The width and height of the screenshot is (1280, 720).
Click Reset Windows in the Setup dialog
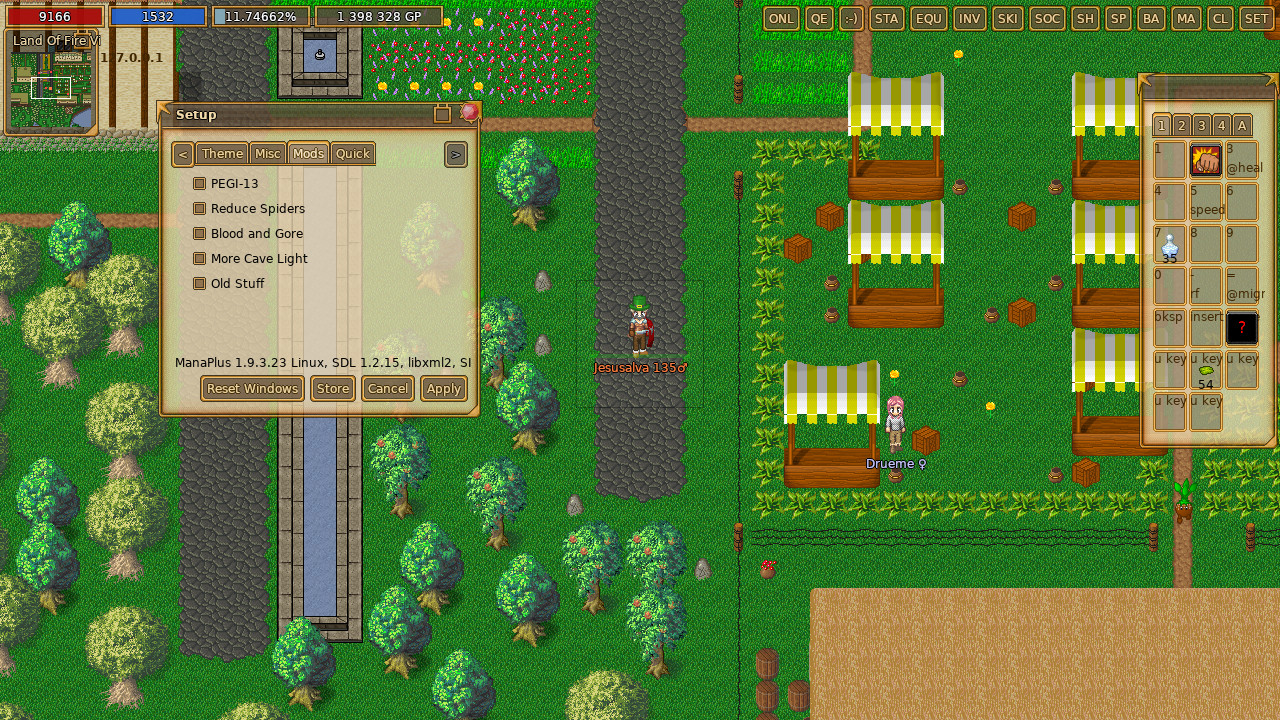coord(252,388)
